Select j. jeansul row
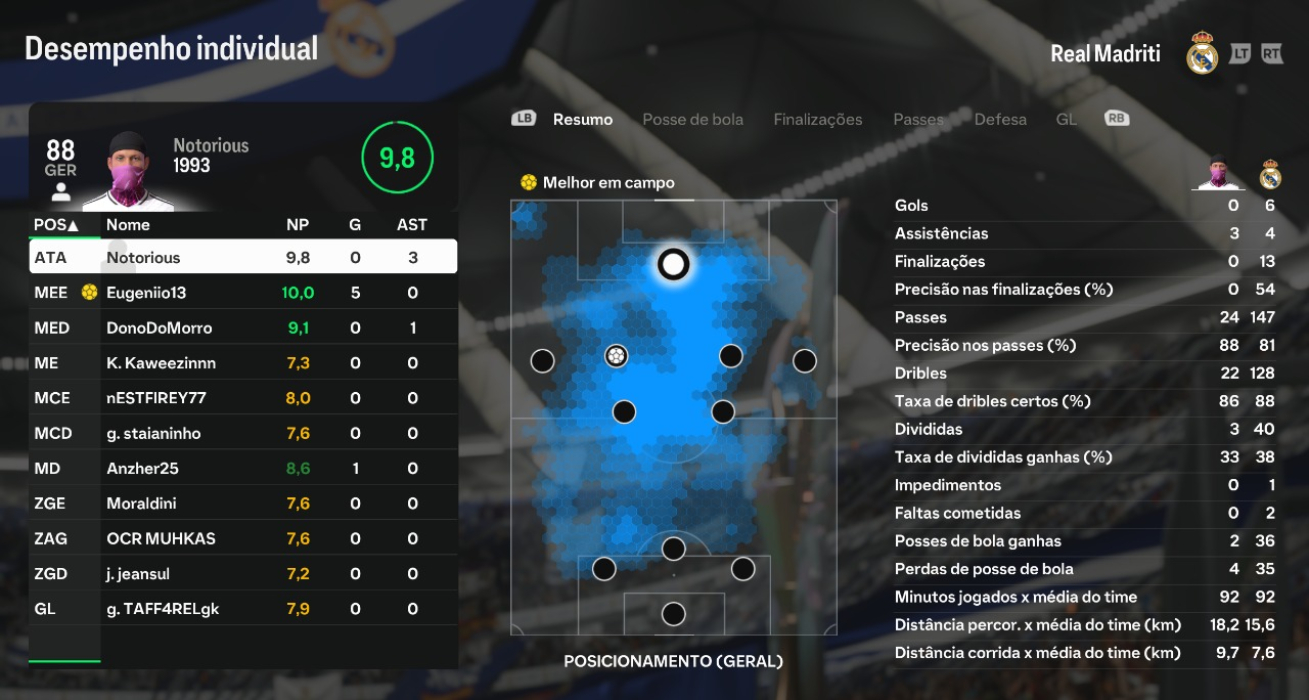The height and width of the screenshot is (700, 1309). (243, 574)
